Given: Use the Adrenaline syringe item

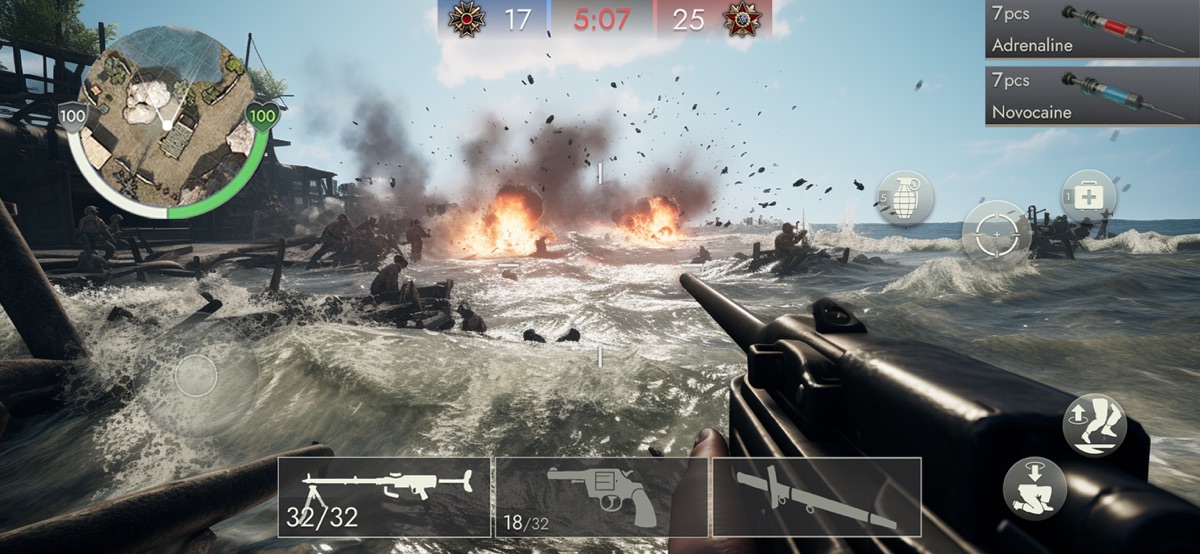Looking at the screenshot, I should [x=1091, y=30].
